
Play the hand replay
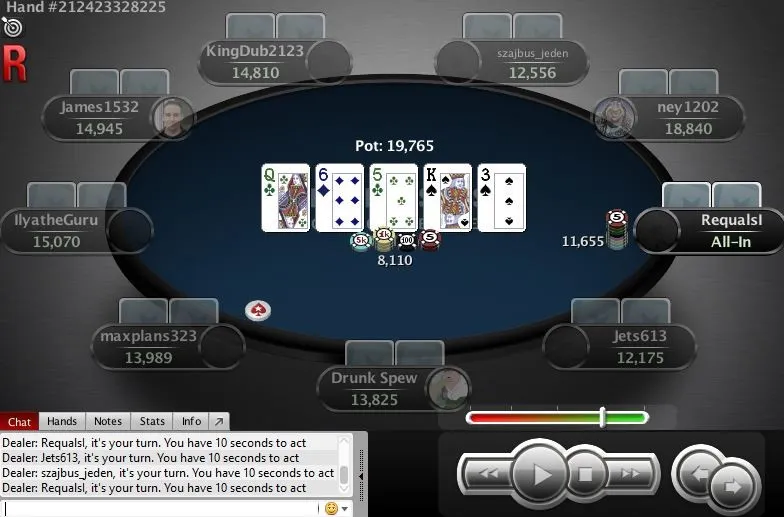click(x=541, y=473)
